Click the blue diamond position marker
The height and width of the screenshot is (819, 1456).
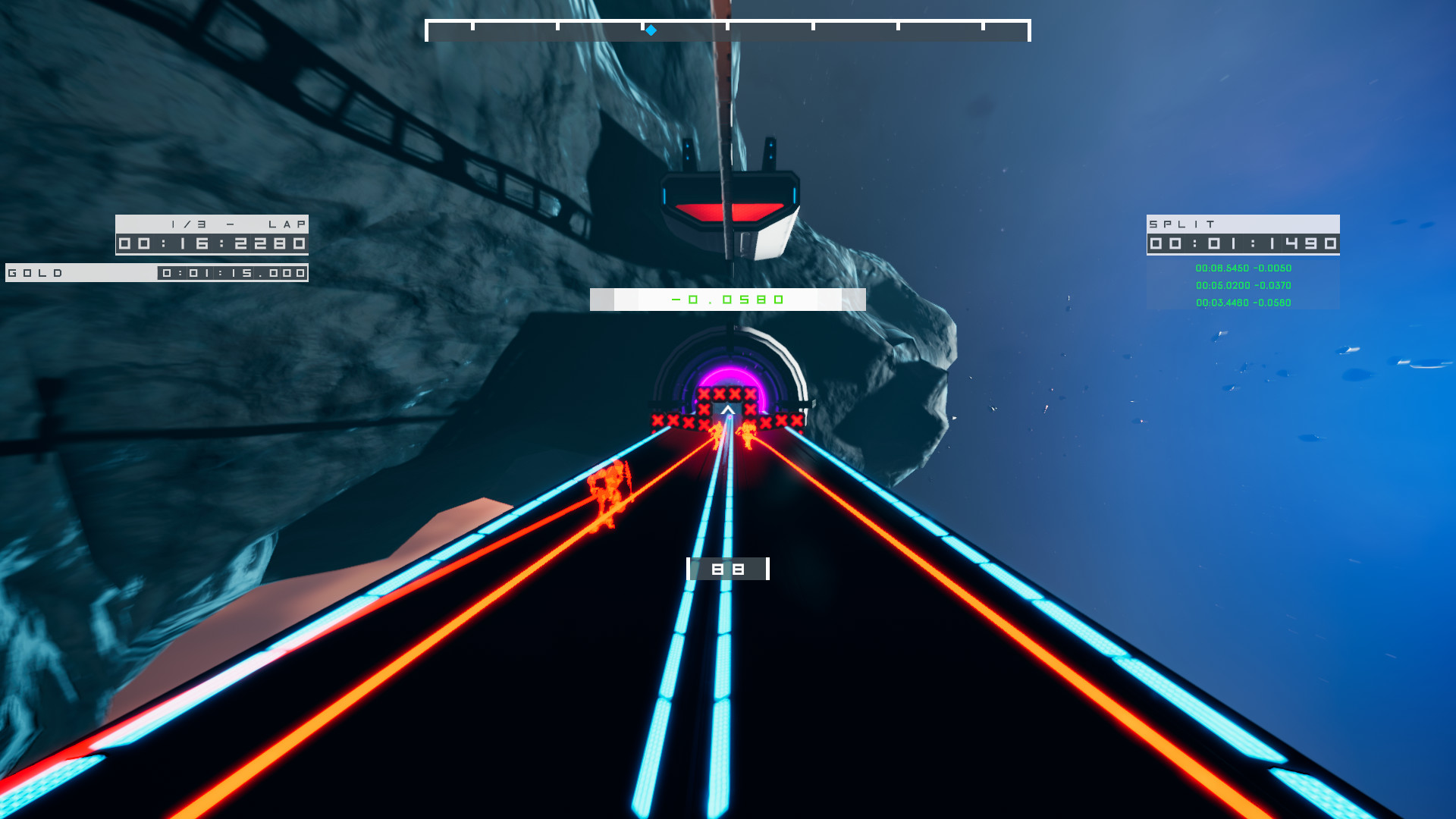pos(651,31)
